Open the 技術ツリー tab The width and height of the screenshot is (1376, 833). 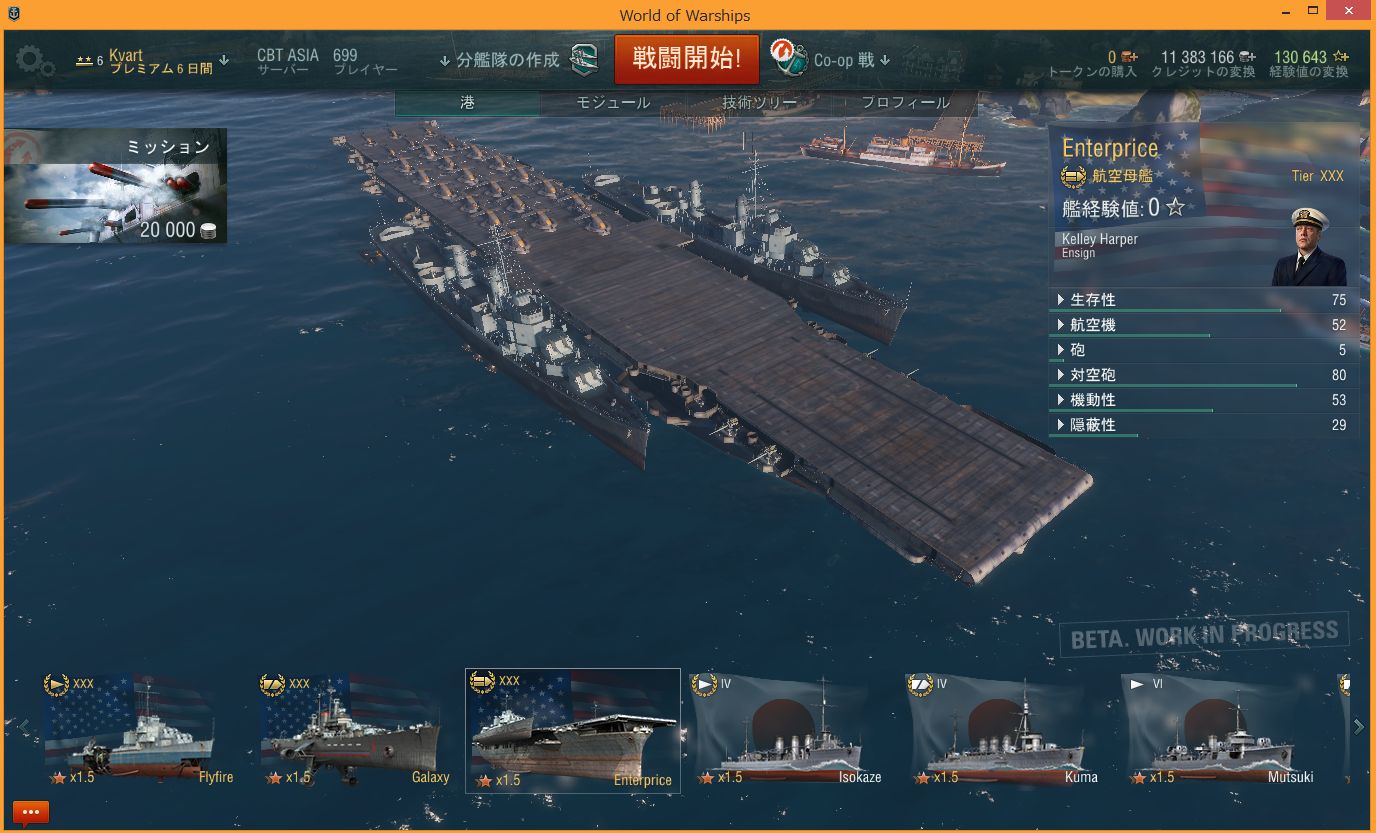click(759, 103)
